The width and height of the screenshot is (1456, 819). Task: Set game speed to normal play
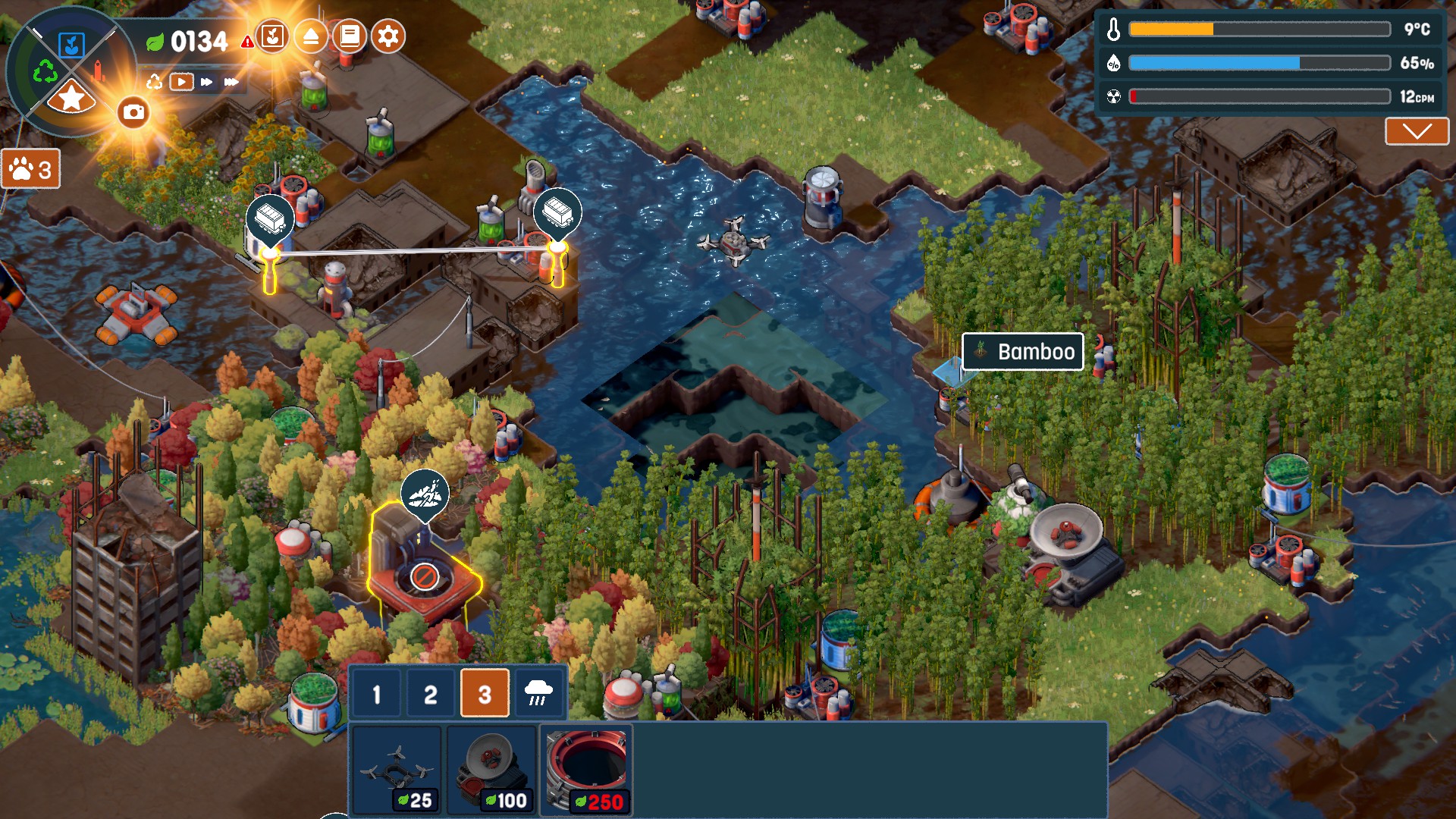[181, 81]
